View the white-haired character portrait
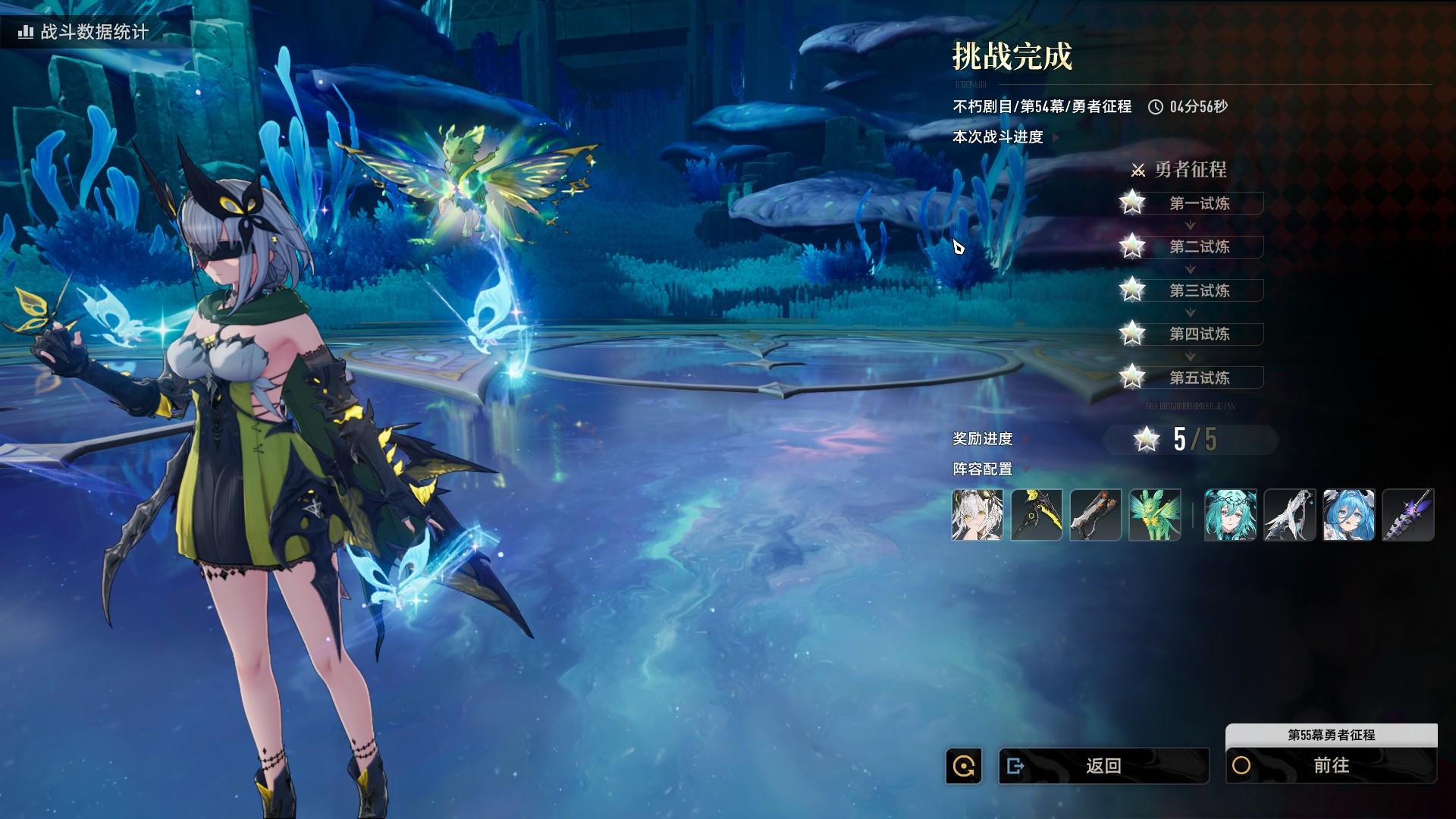The height and width of the screenshot is (819, 1456). click(977, 515)
